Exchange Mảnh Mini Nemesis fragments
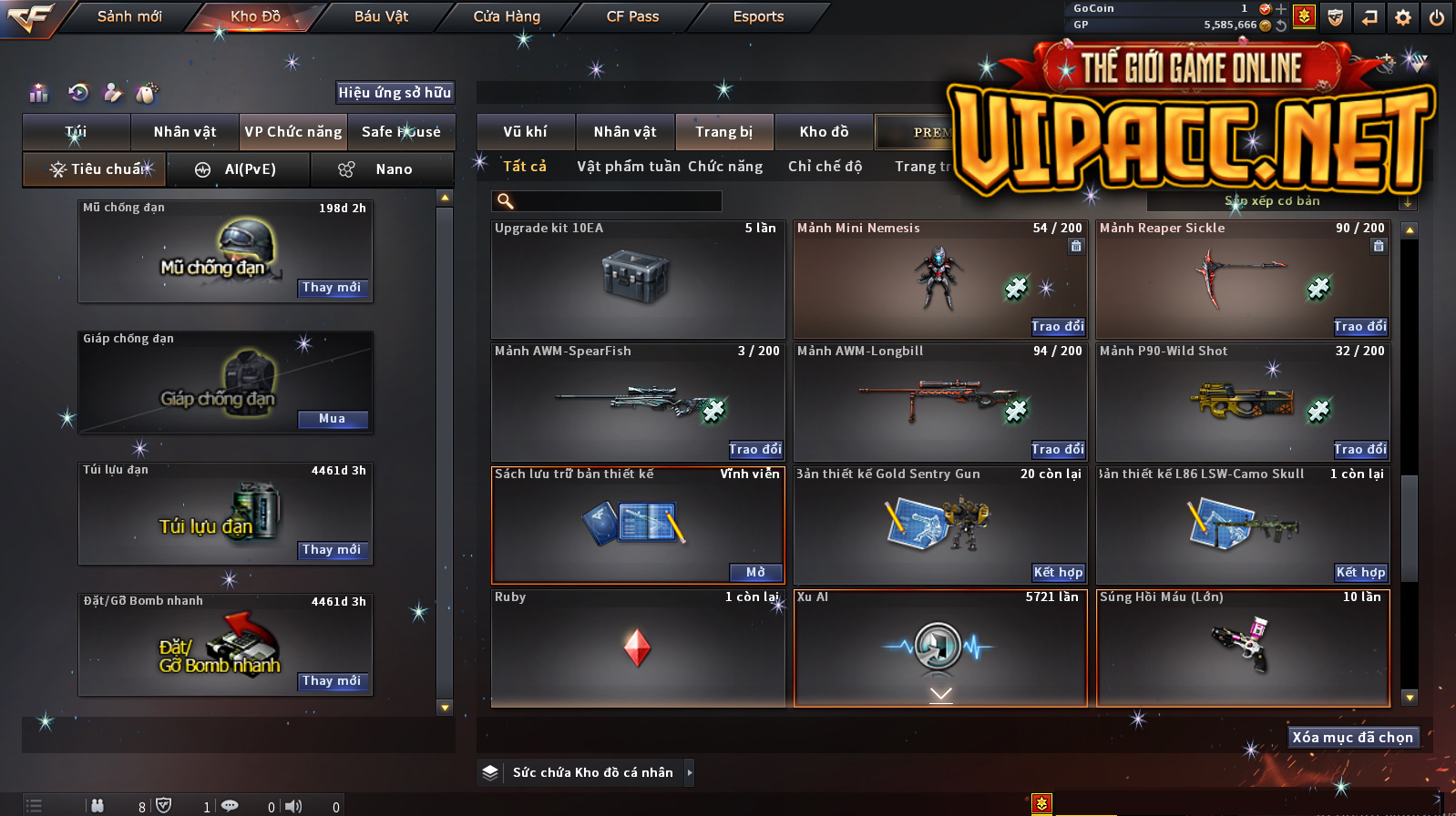The width and height of the screenshot is (1456, 816). point(1057,326)
